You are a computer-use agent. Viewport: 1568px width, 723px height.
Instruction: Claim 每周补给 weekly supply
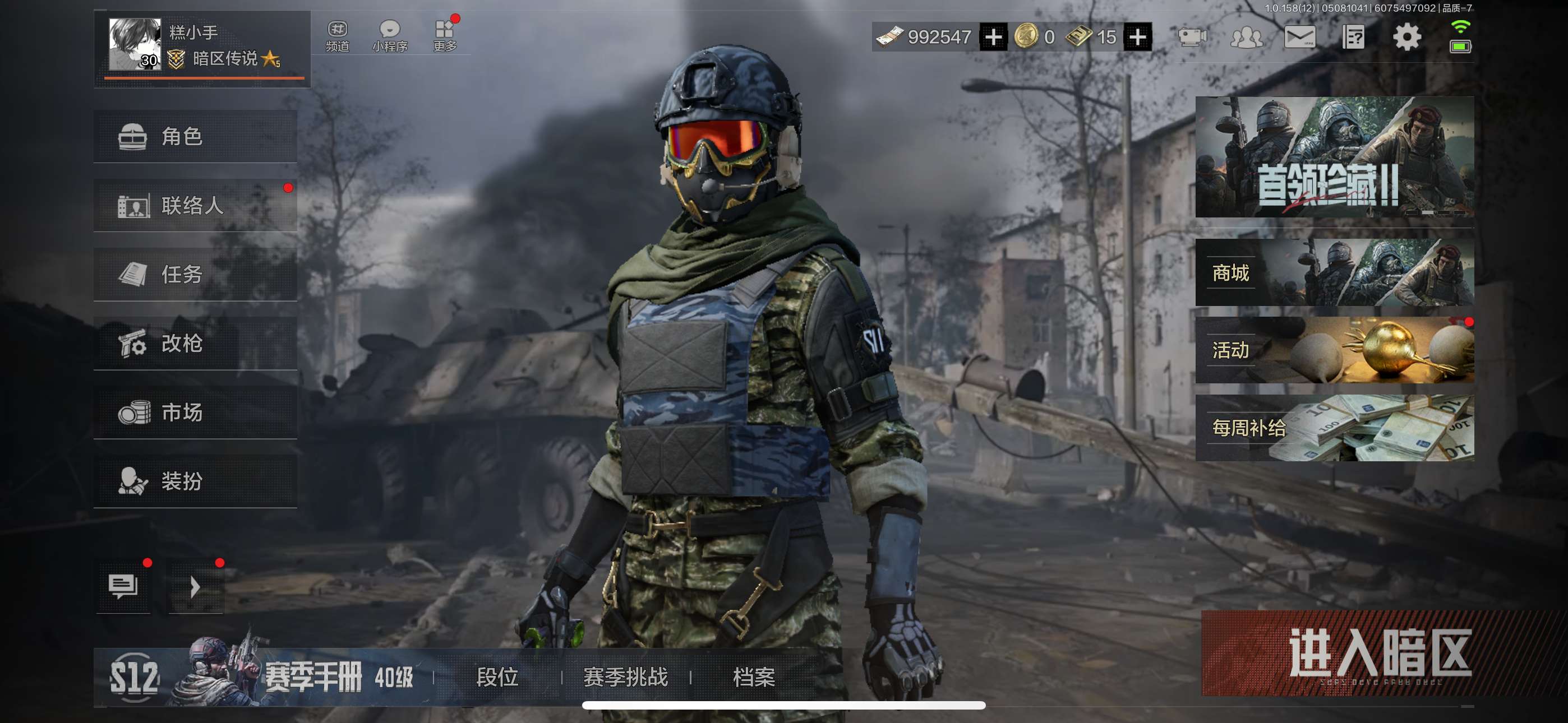[1334, 428]
